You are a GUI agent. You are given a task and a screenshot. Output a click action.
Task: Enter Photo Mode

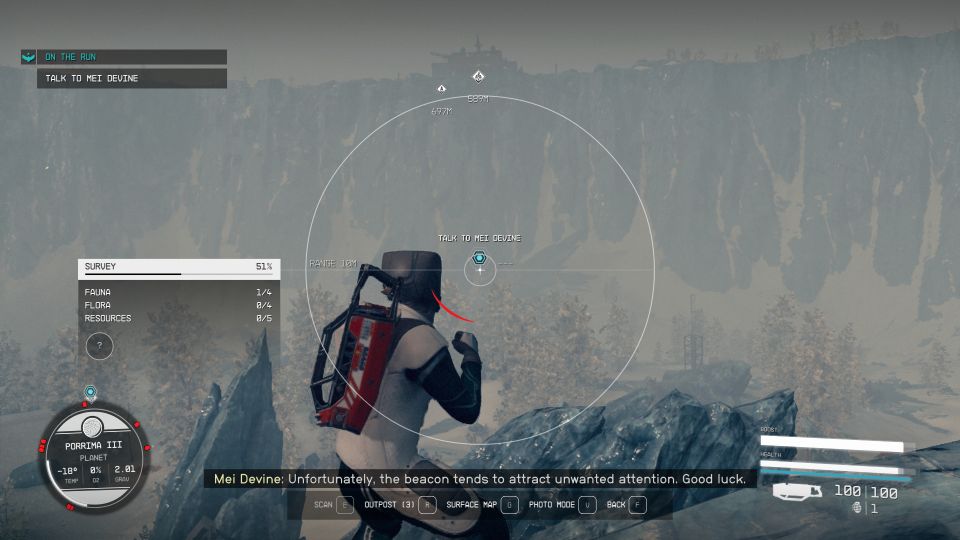click(x=562, y=505)
